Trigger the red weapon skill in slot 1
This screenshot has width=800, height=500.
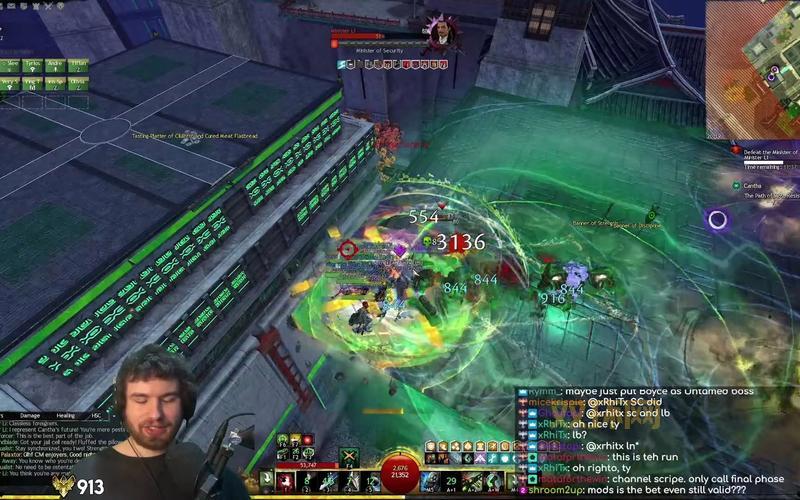click(284, 482)
